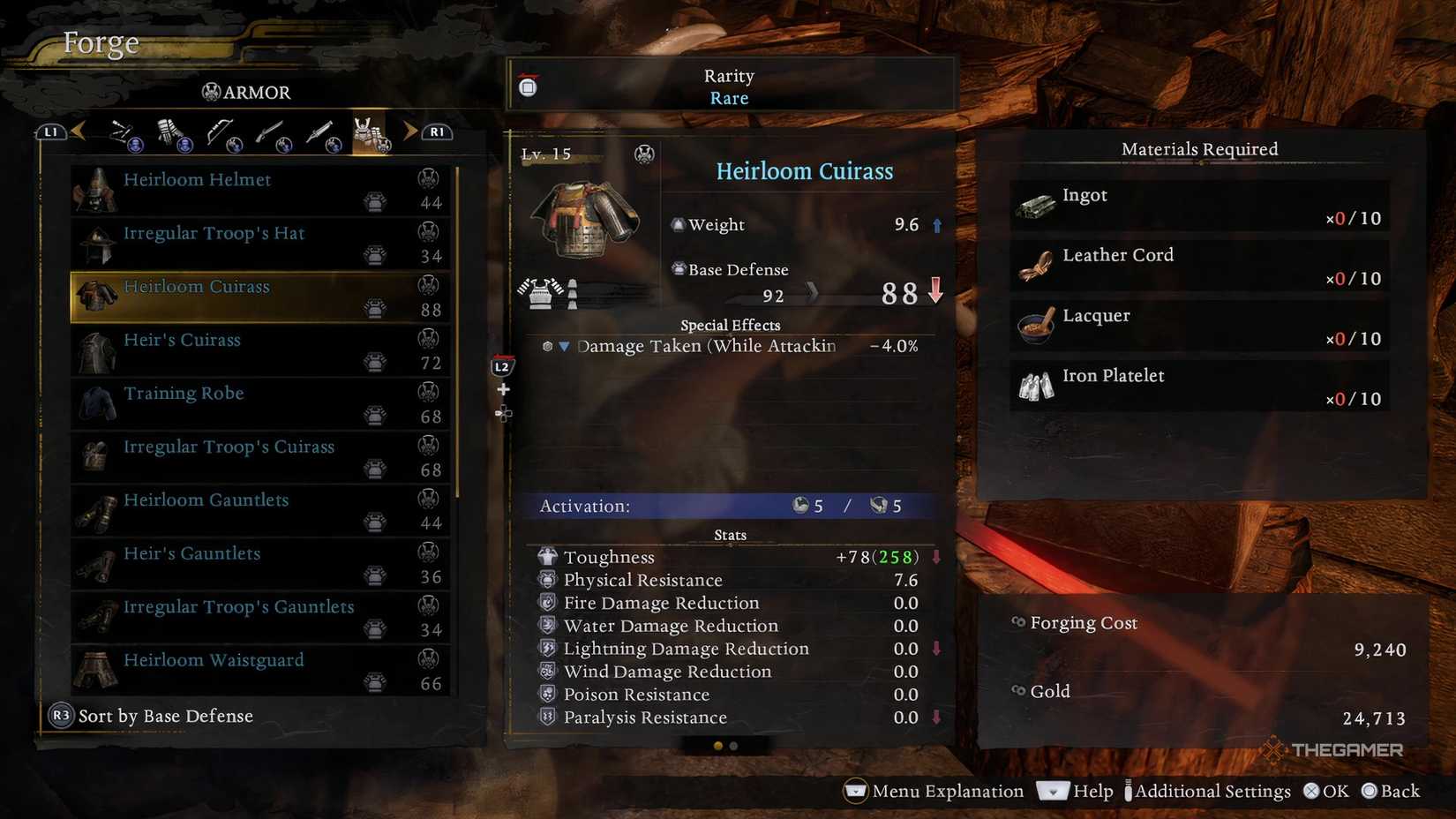1456x819 pixels.
Task: Click the R1 right arrow to next category
Action: pyautogui.click(x=409, y=131)
